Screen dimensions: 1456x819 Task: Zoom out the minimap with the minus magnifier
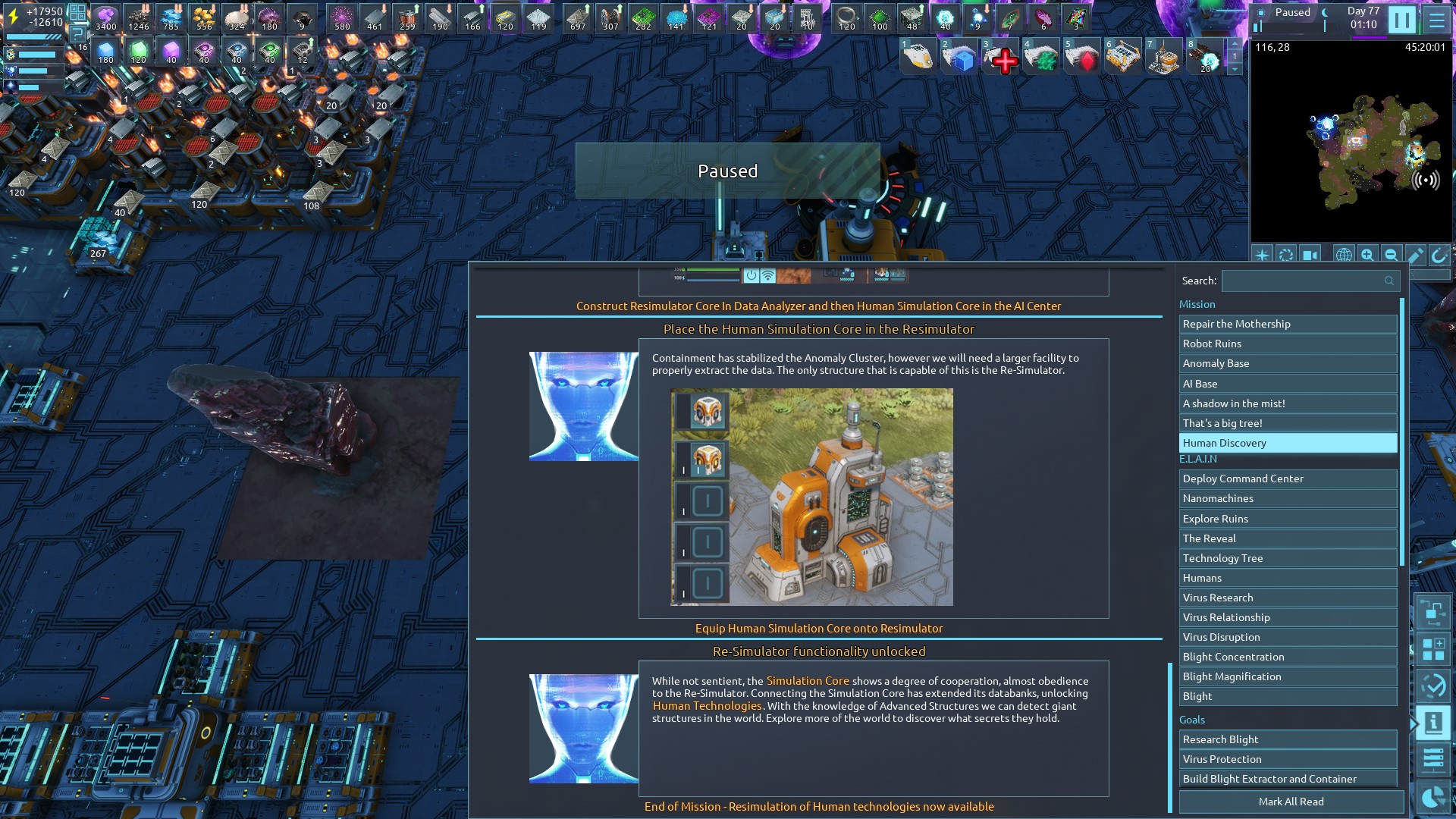pos(1391,255)
